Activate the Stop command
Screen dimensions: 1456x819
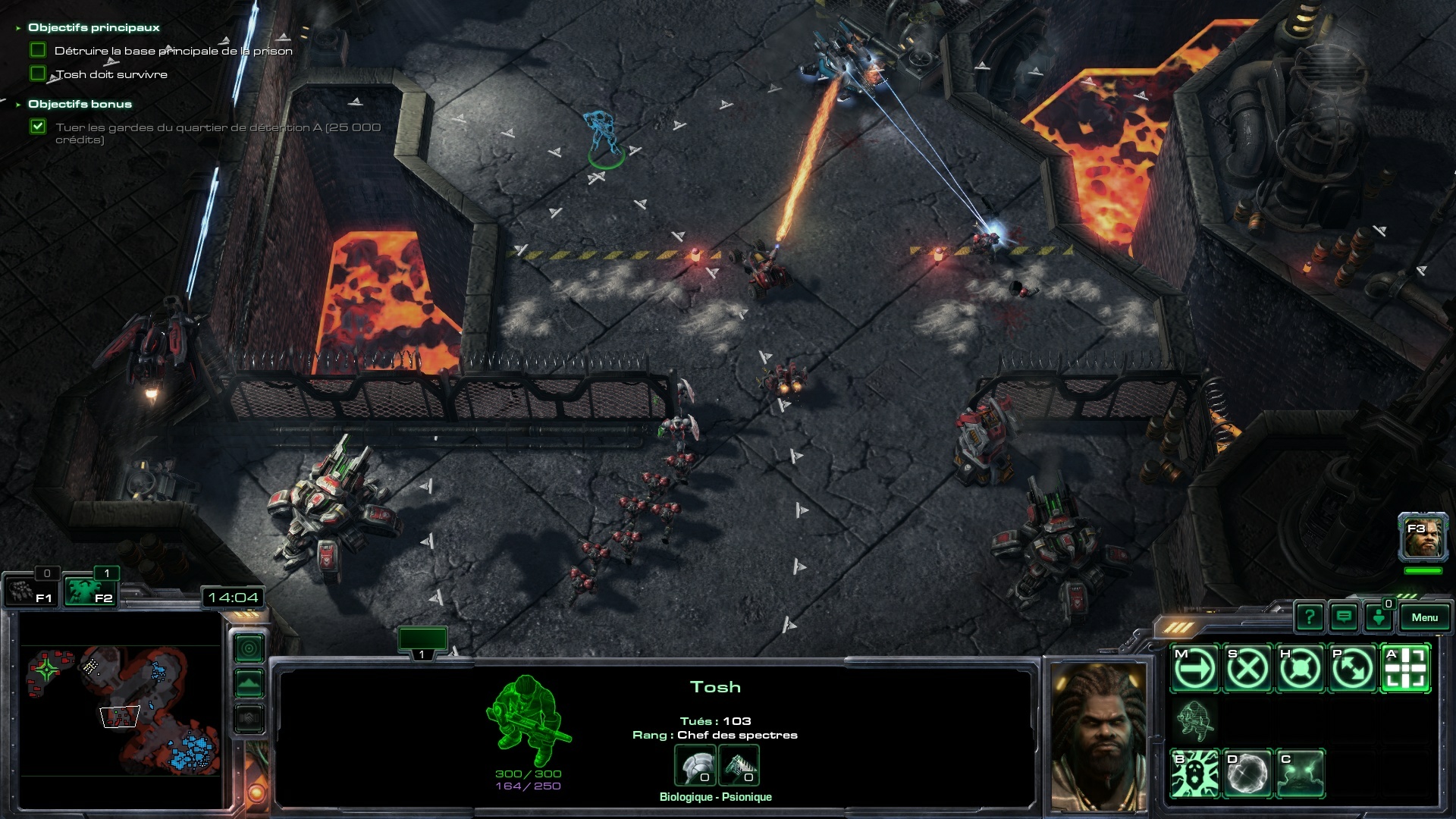(1247, 669)
